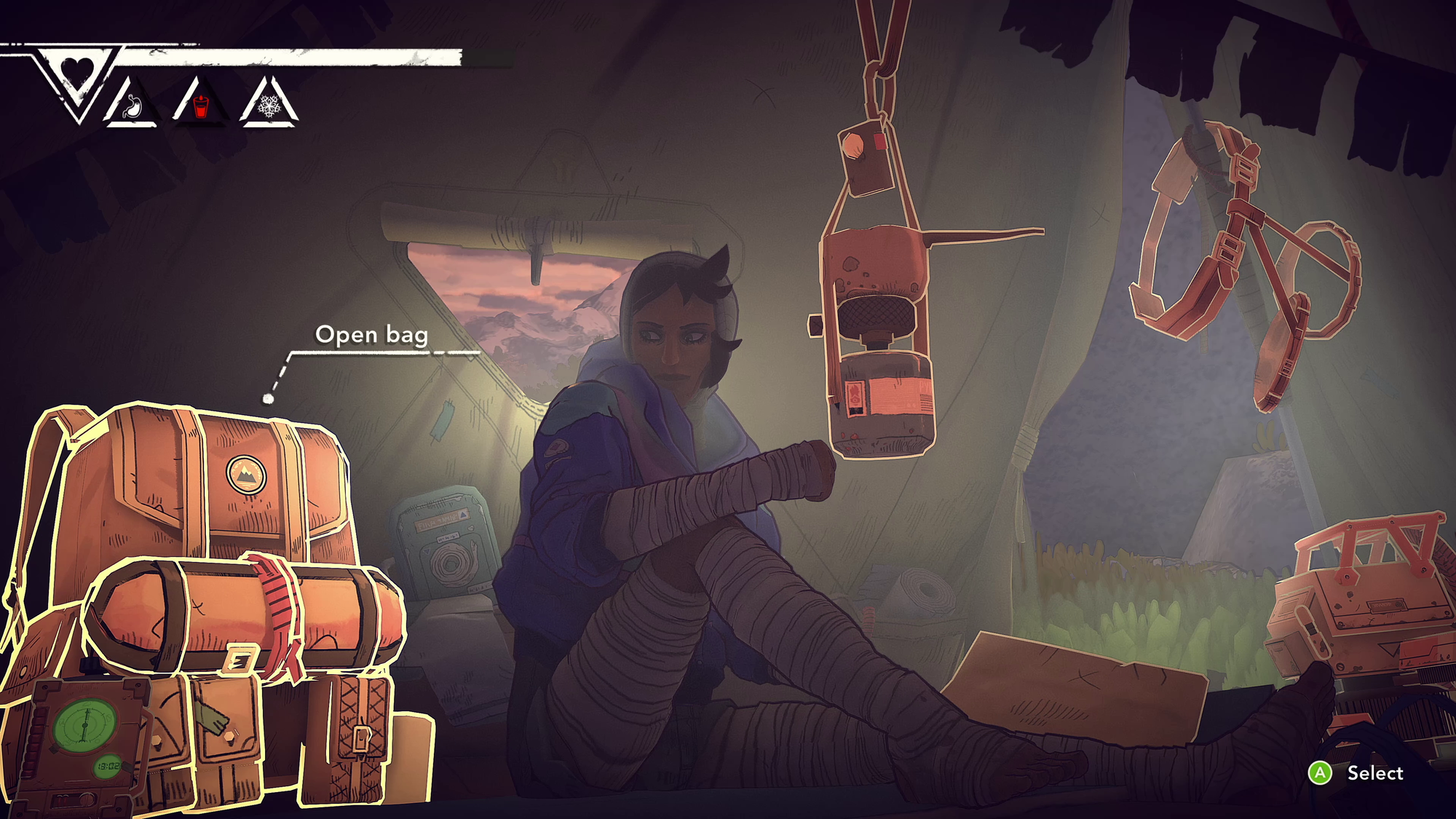Click the Open bag callout label
Image resolution: width=1456 pixels, height=819 pixels.
point(373,336)
